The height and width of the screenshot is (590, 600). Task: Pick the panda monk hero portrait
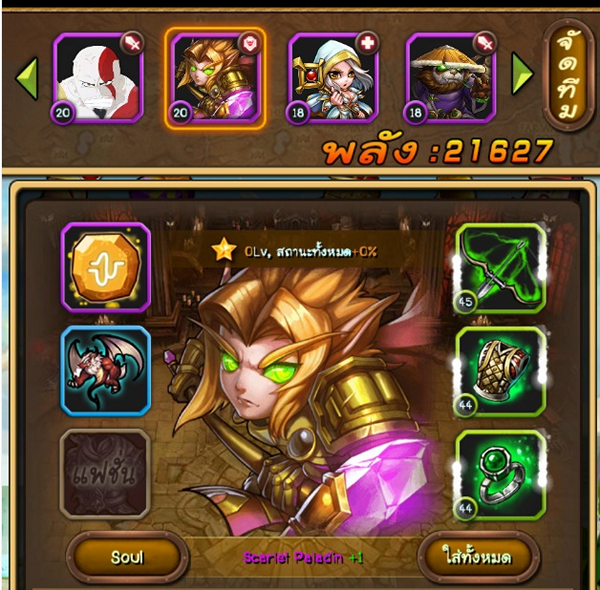click(450, 76)
